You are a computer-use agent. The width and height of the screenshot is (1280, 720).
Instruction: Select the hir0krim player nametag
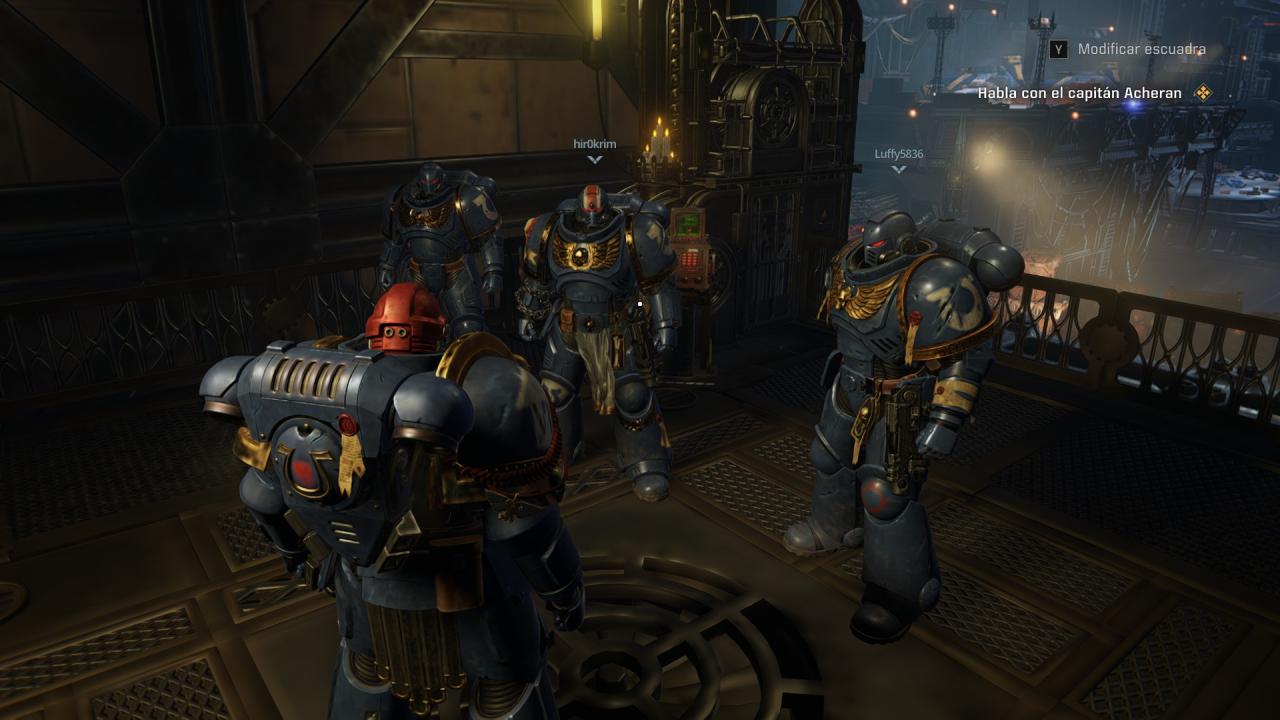(595, 144)
